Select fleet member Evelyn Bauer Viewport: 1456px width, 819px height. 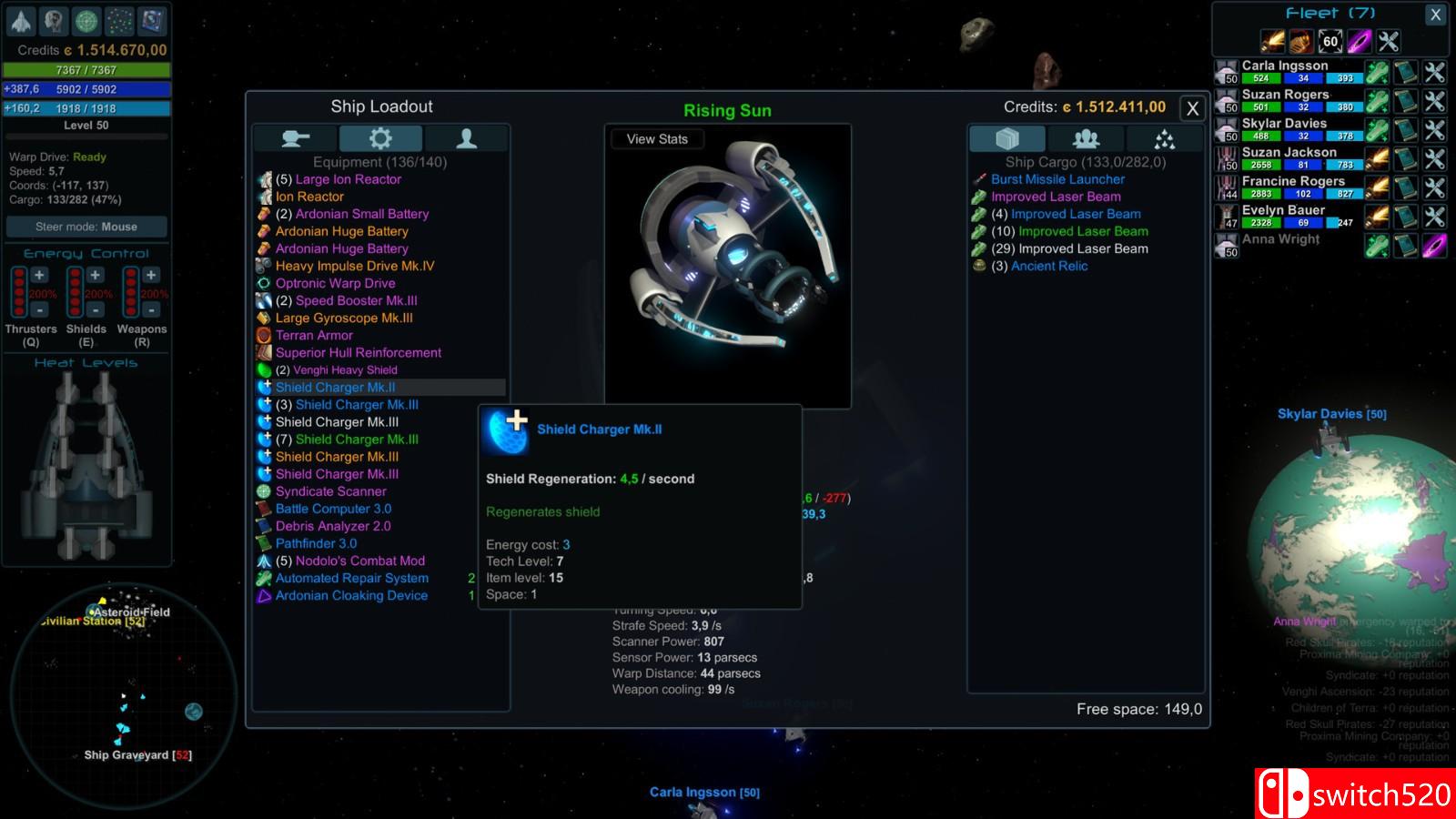point(1283,210)
